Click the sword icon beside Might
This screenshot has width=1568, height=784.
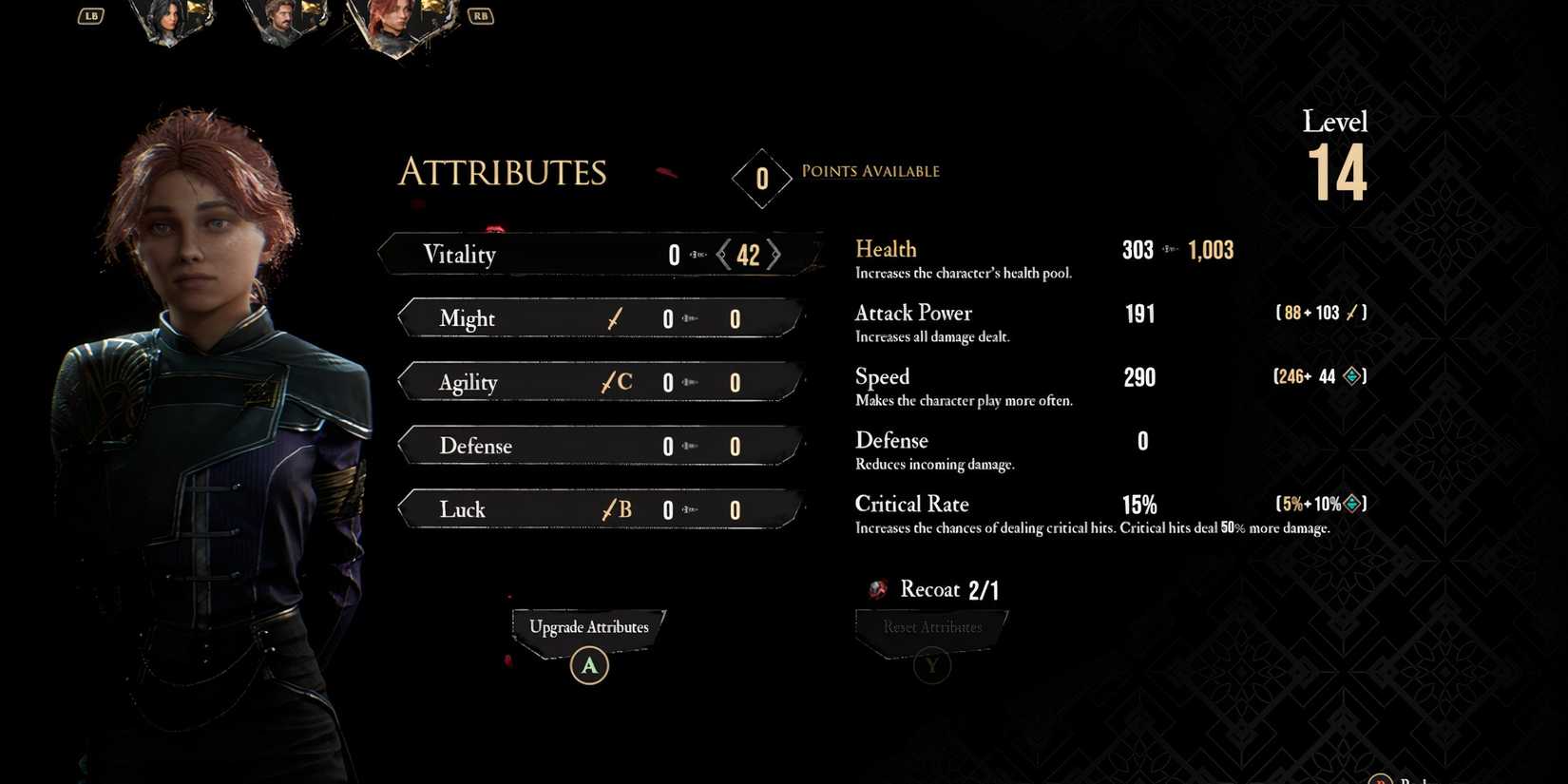click(x=614, y=318)
